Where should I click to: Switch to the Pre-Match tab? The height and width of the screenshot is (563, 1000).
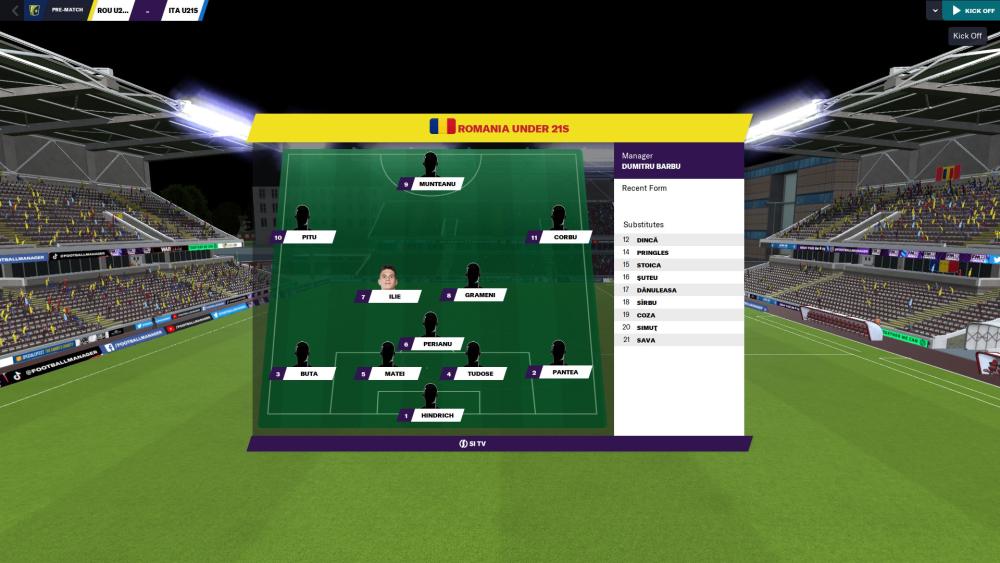tap(66, 11)
